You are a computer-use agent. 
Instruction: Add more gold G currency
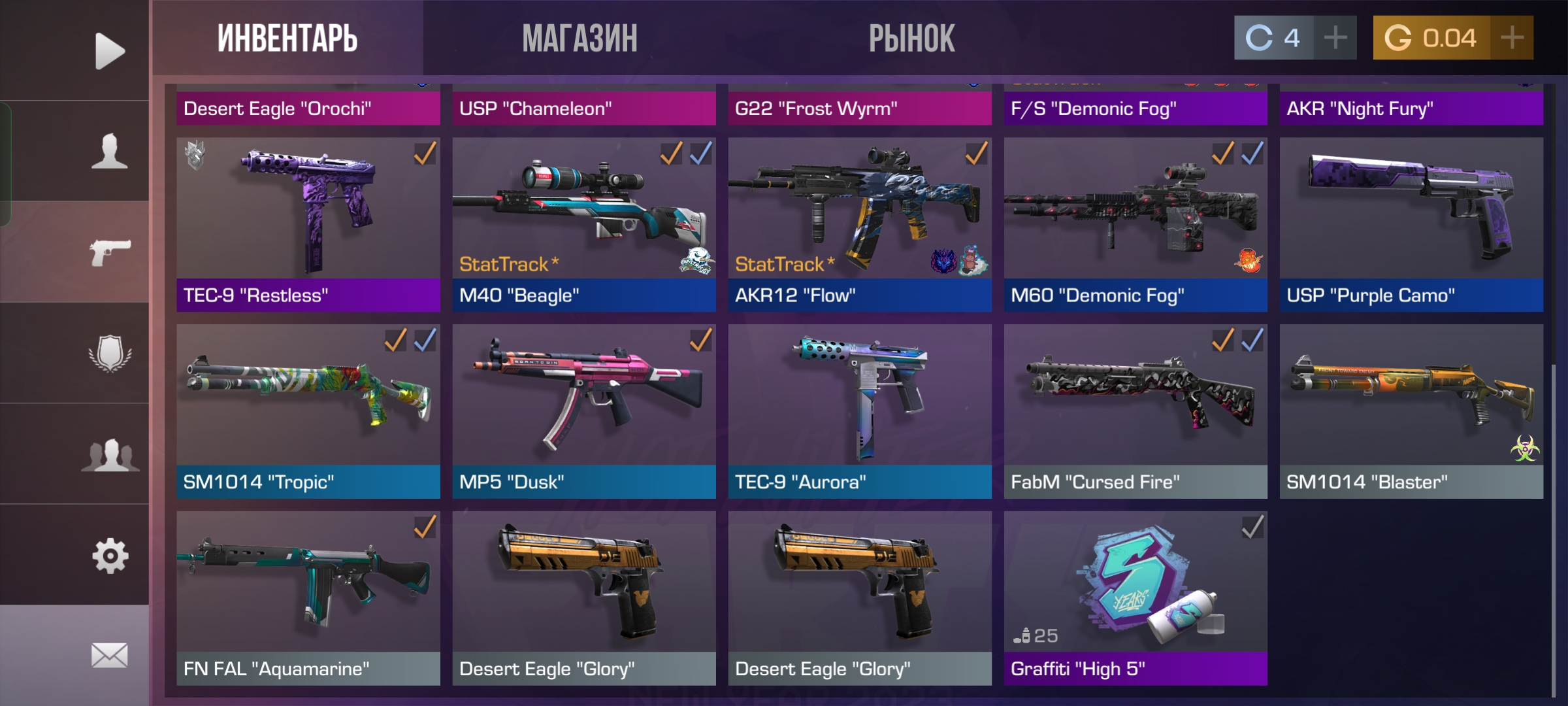(x=1512, y=38)
